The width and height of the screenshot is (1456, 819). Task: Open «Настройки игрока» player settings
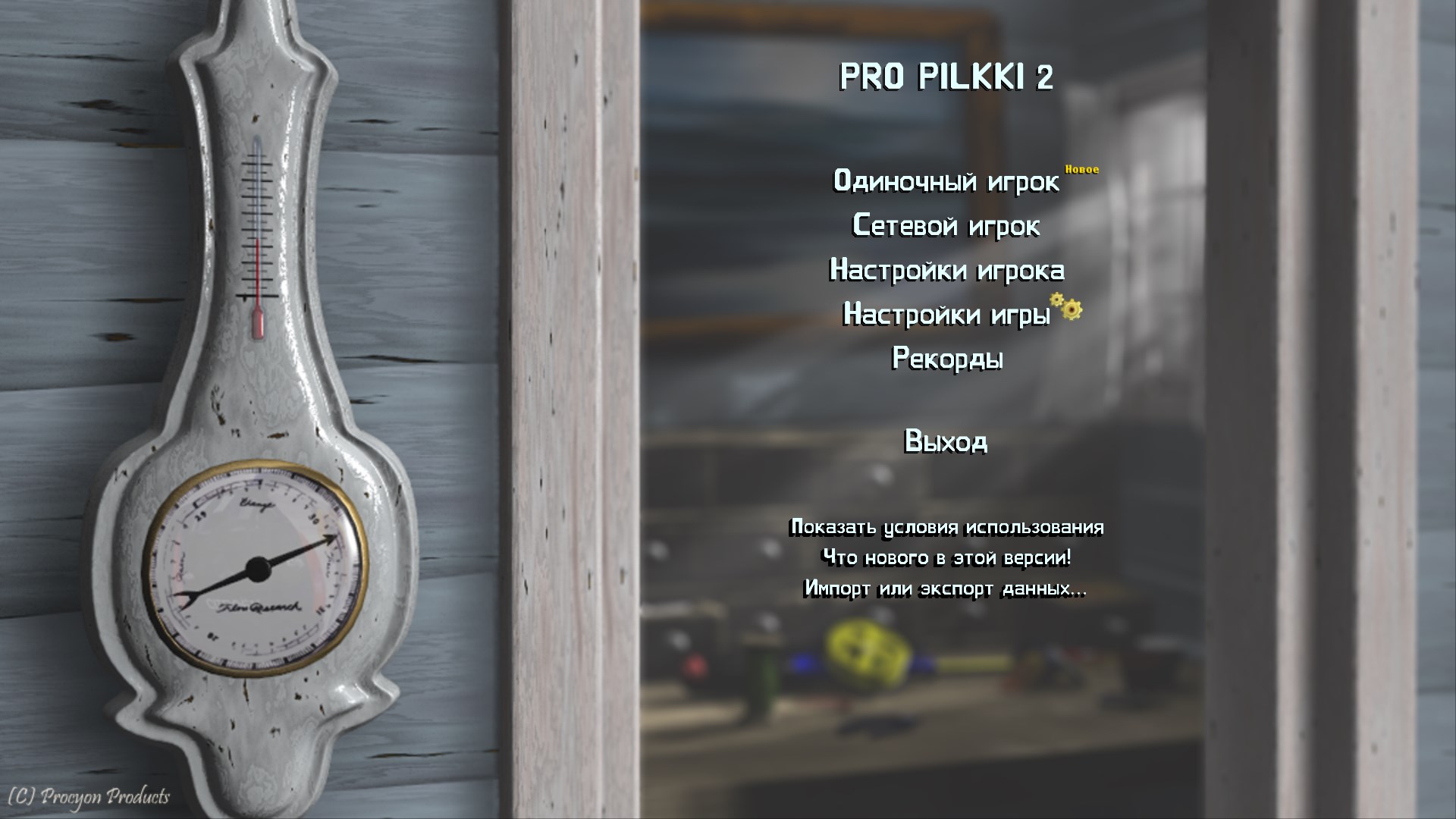pos(947,271)
